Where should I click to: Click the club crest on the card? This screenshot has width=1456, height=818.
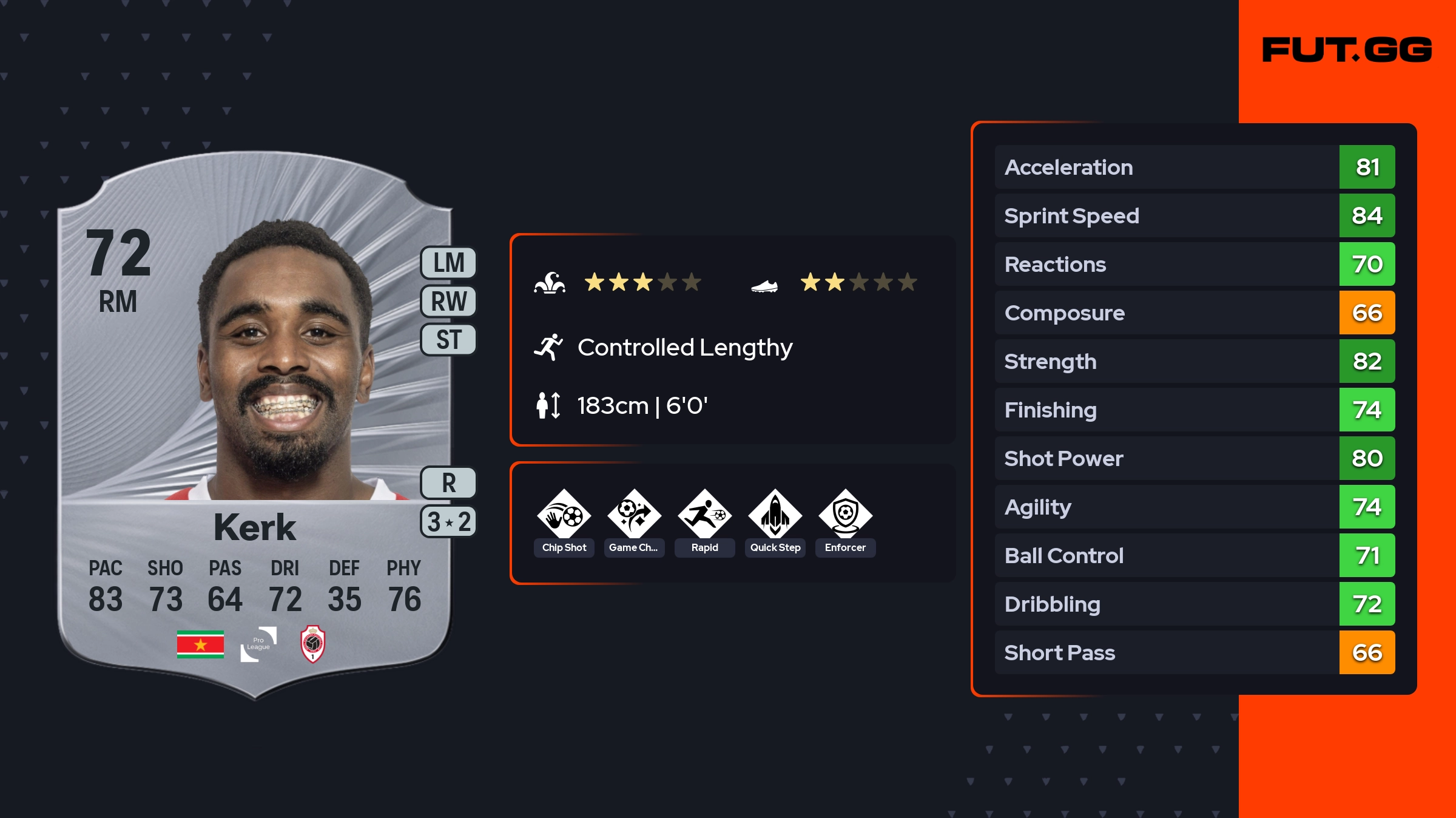point(313,644)
